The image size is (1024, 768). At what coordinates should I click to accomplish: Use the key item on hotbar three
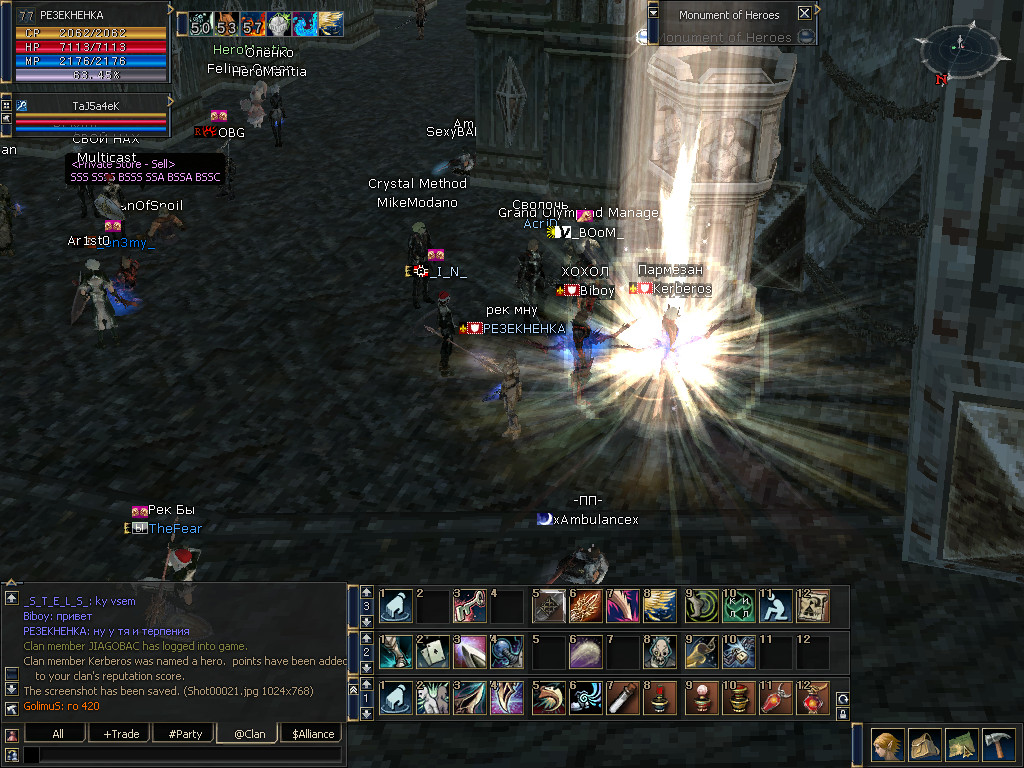[x=471, y=606]
